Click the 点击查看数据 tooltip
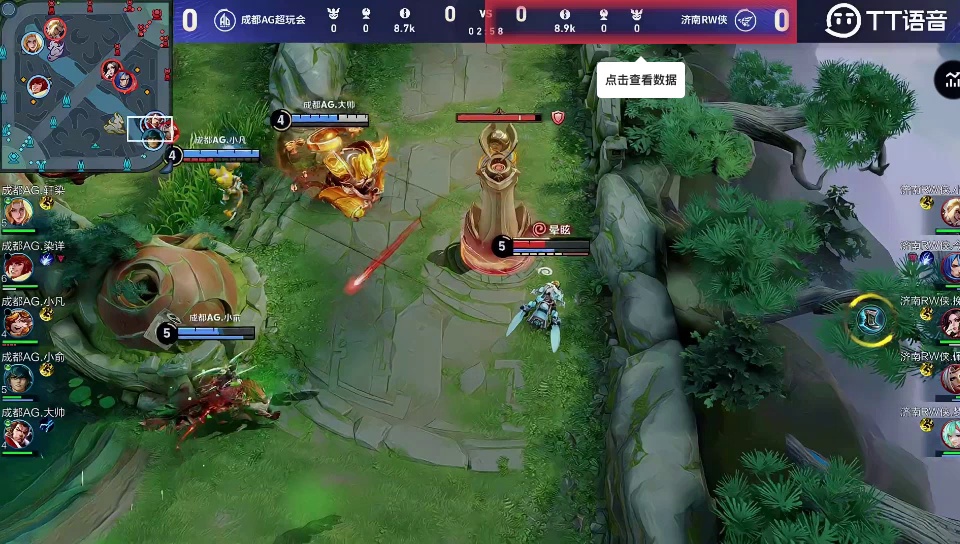Image resolution: width=960 pixels, height=544 pixels. click(640, 80)
